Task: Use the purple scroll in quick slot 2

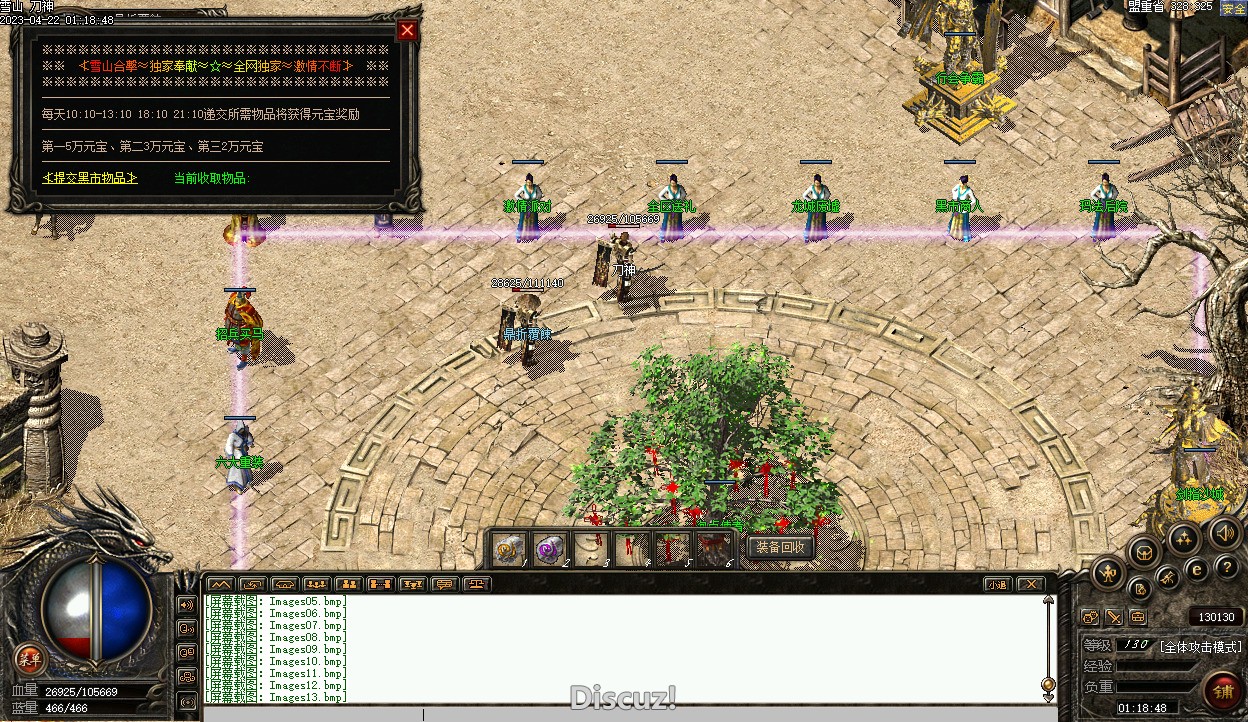Action: pyautogui.click(x=550, y=549)
